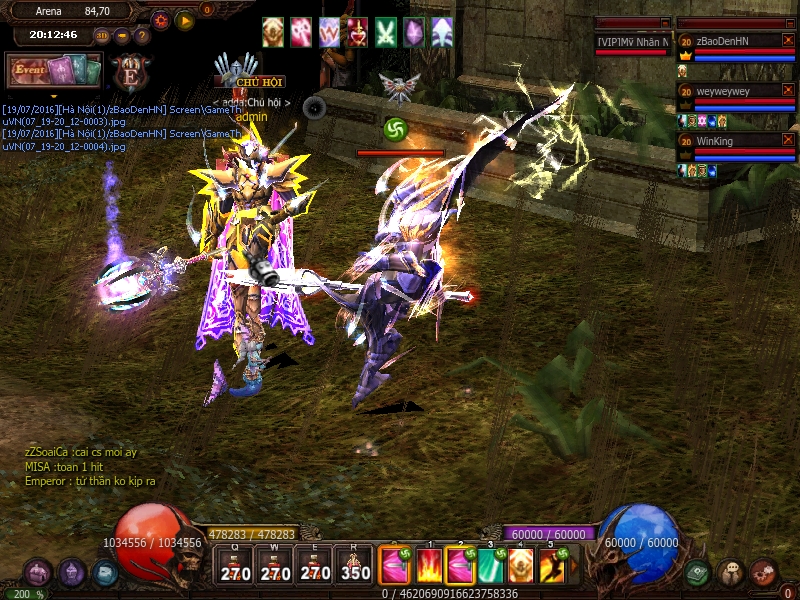Click the round sun gear button

[x=161, y=20]
